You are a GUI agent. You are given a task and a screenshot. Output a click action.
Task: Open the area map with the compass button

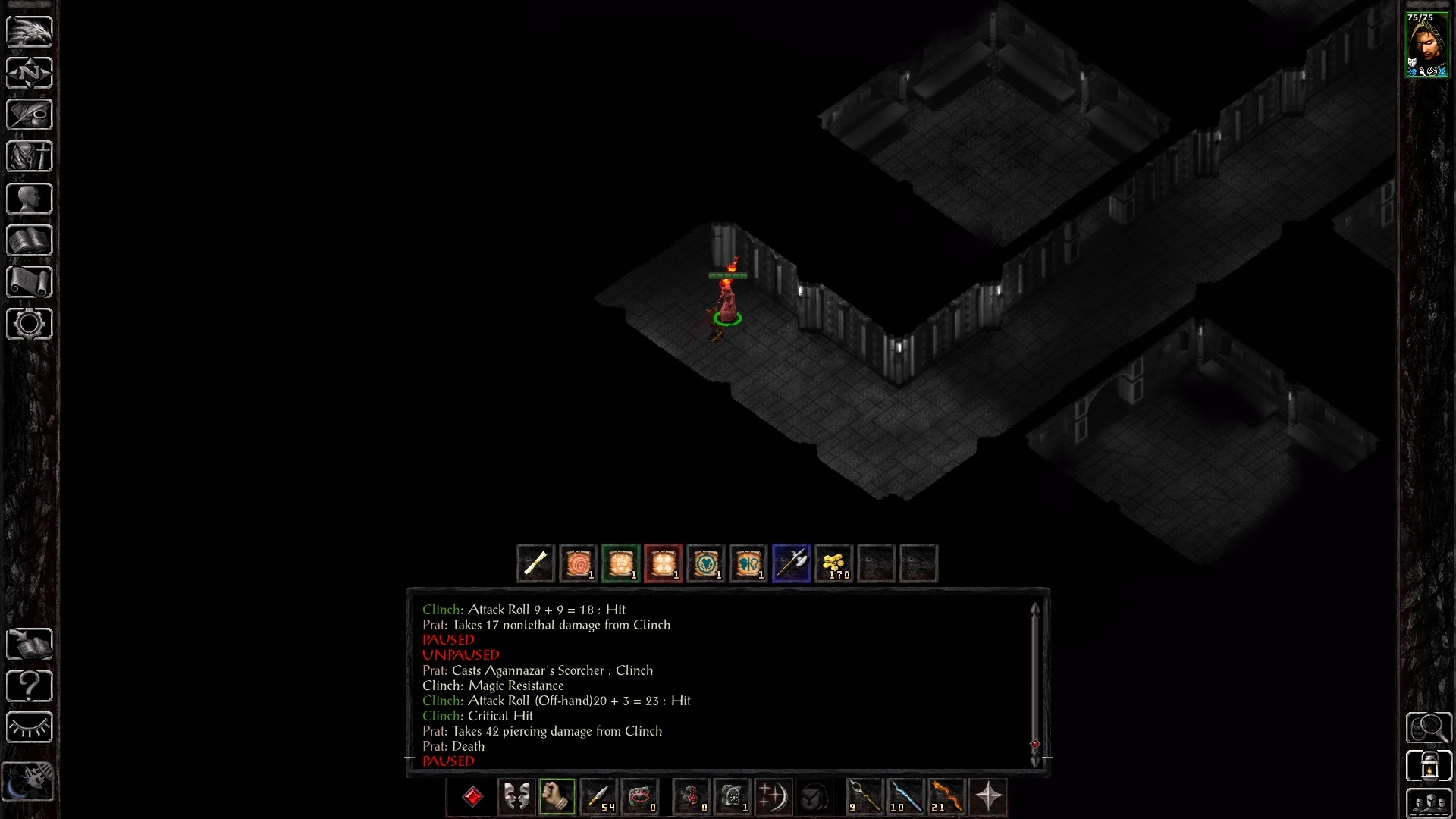point(30,73)
